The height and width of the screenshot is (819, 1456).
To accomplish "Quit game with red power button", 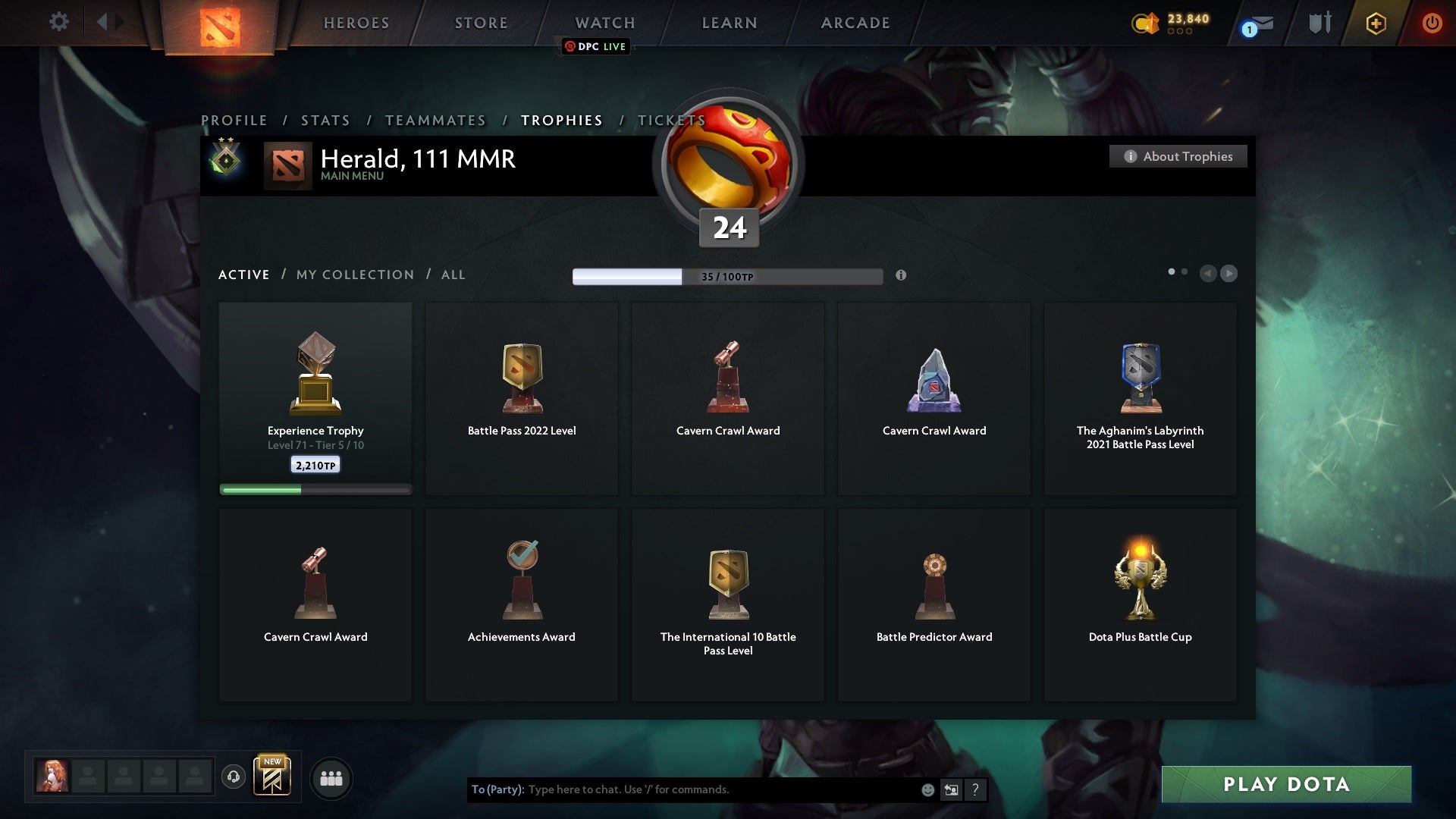I will click(x=1432, y=23).
